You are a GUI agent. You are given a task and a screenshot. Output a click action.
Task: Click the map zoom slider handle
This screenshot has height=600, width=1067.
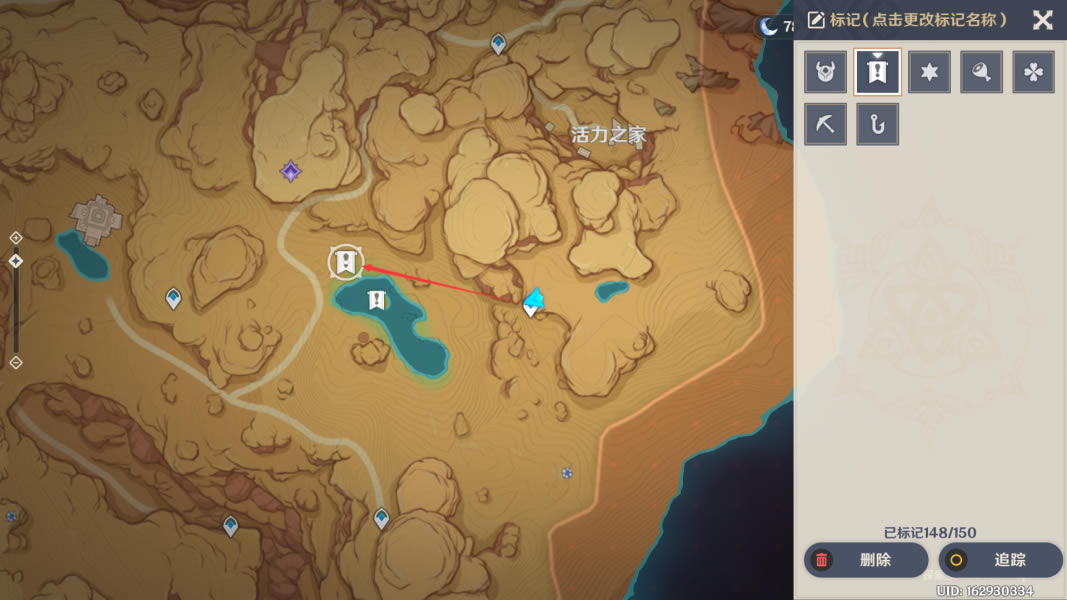[x=16, y=261]
